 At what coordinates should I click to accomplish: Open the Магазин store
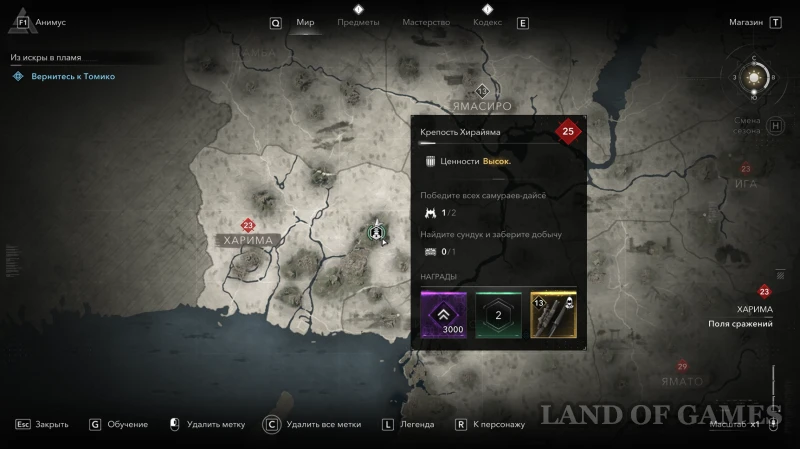pyautogui.click(x=746, y=22)
